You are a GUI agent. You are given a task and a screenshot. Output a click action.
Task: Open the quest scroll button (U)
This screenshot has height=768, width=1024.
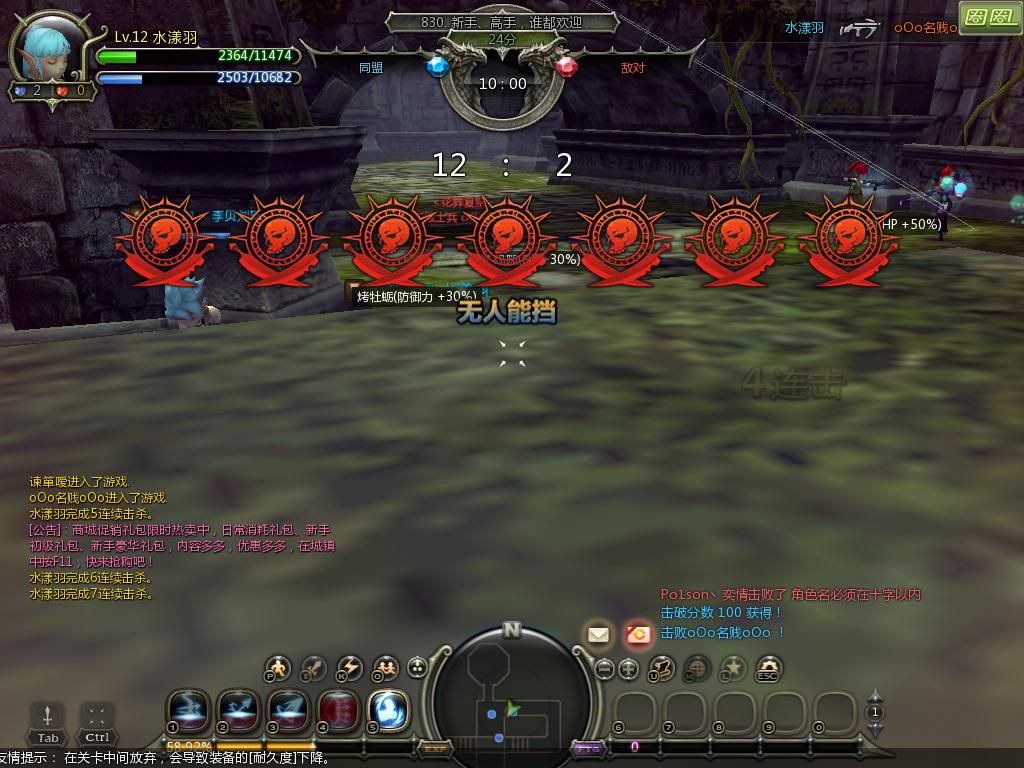662,668
